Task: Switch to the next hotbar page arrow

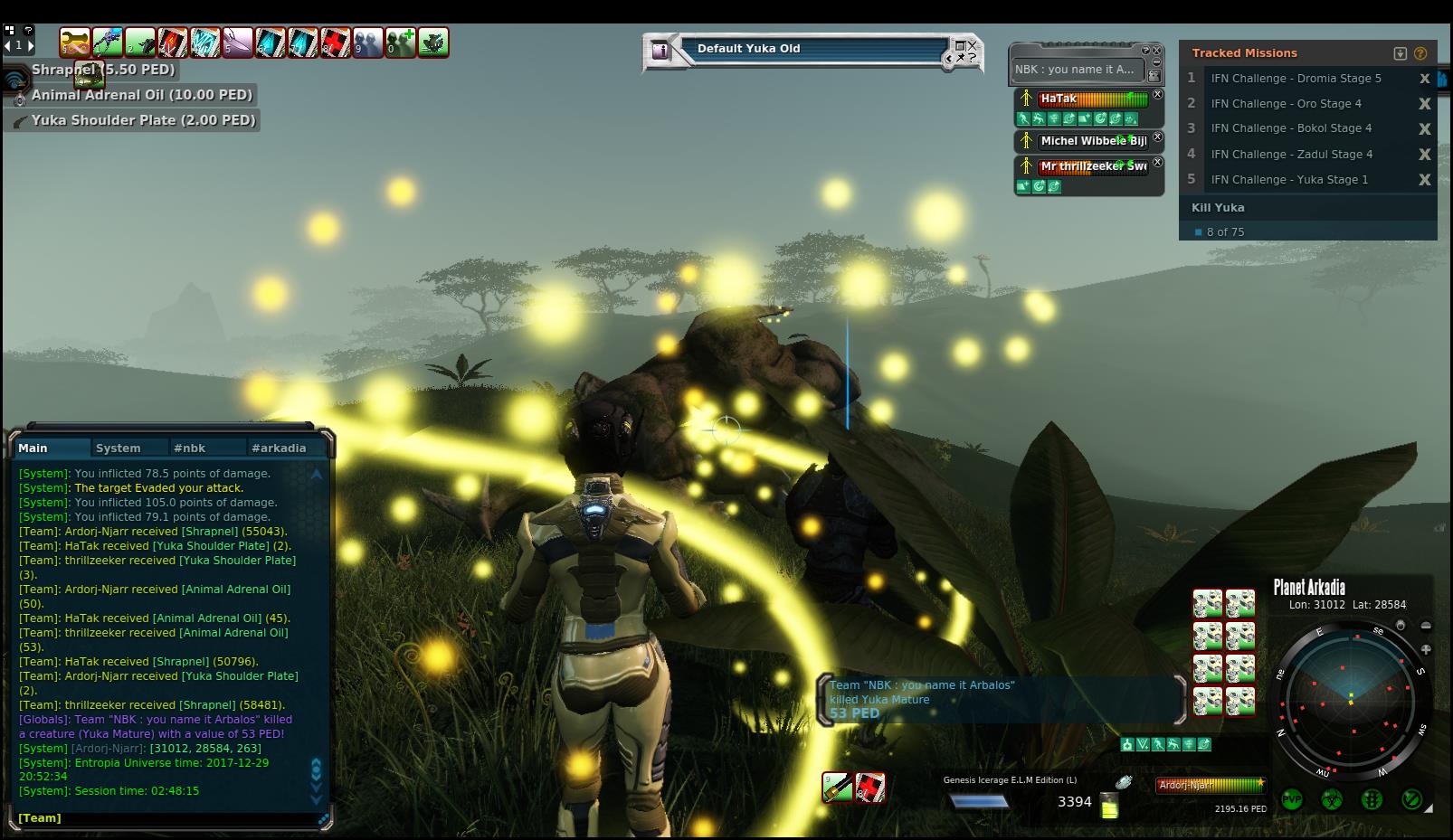Action: coord(31,44)
